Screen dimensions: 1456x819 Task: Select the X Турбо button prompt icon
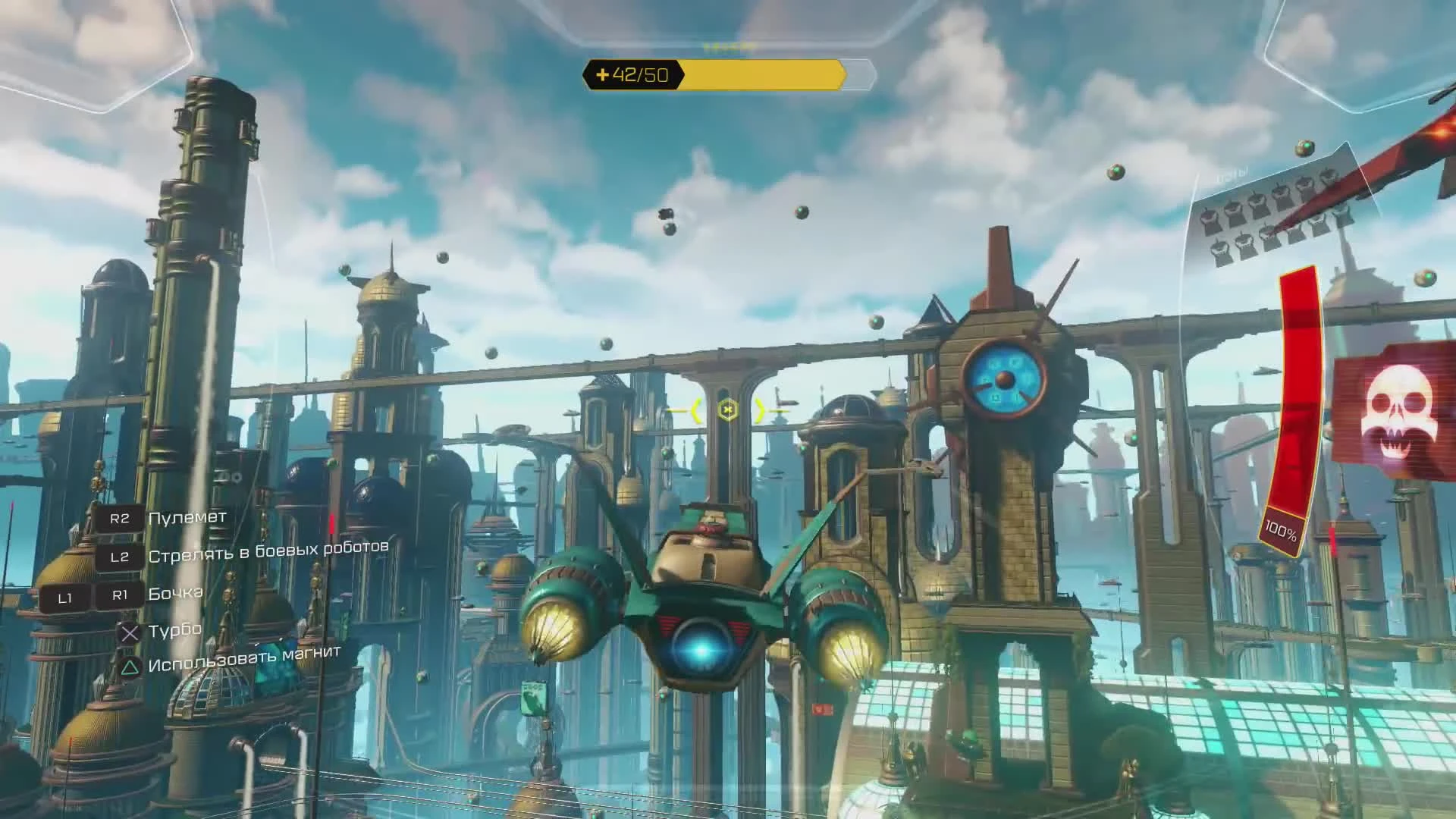129,632
